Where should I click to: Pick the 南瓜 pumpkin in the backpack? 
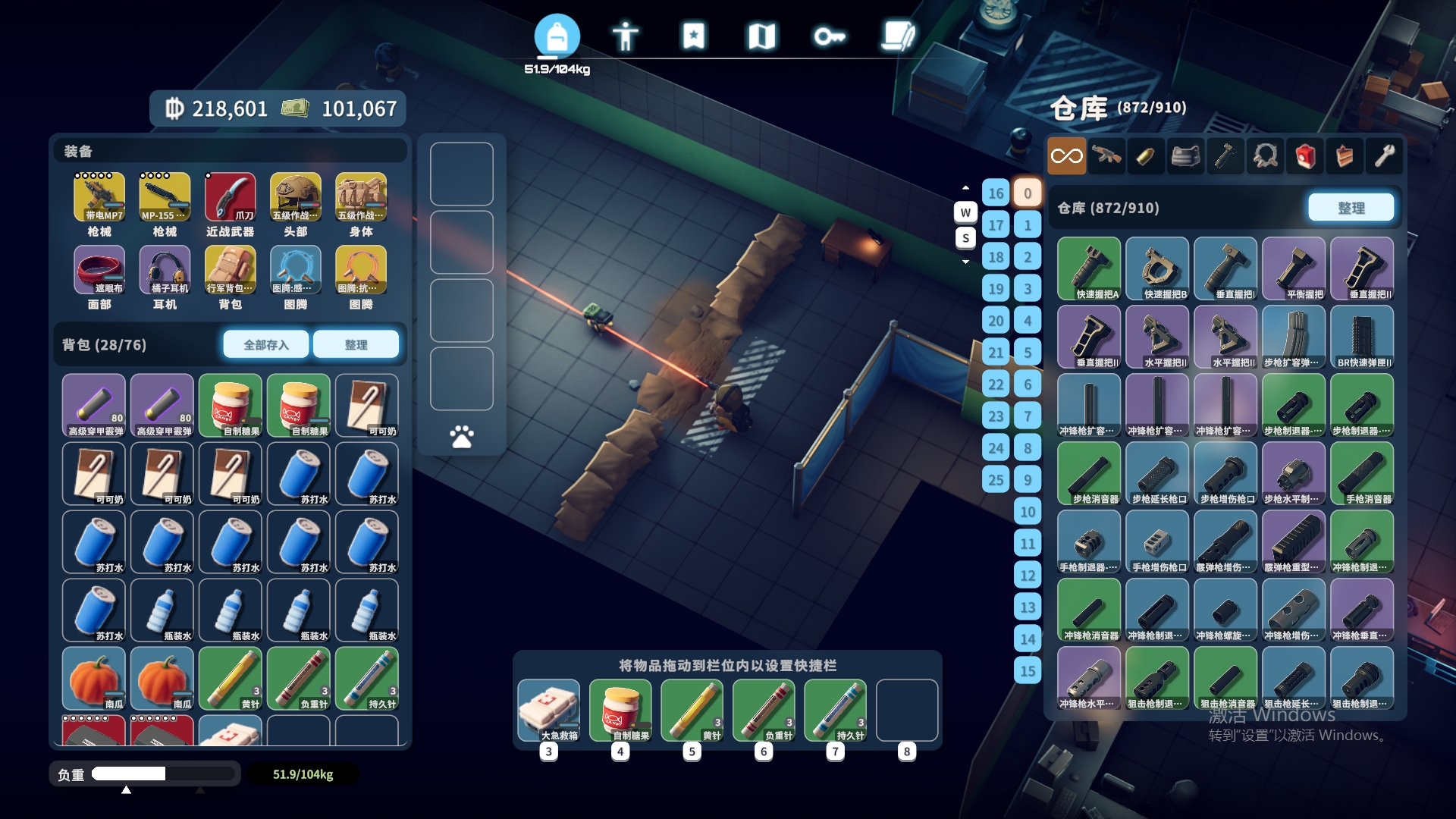tap(94, 679)
